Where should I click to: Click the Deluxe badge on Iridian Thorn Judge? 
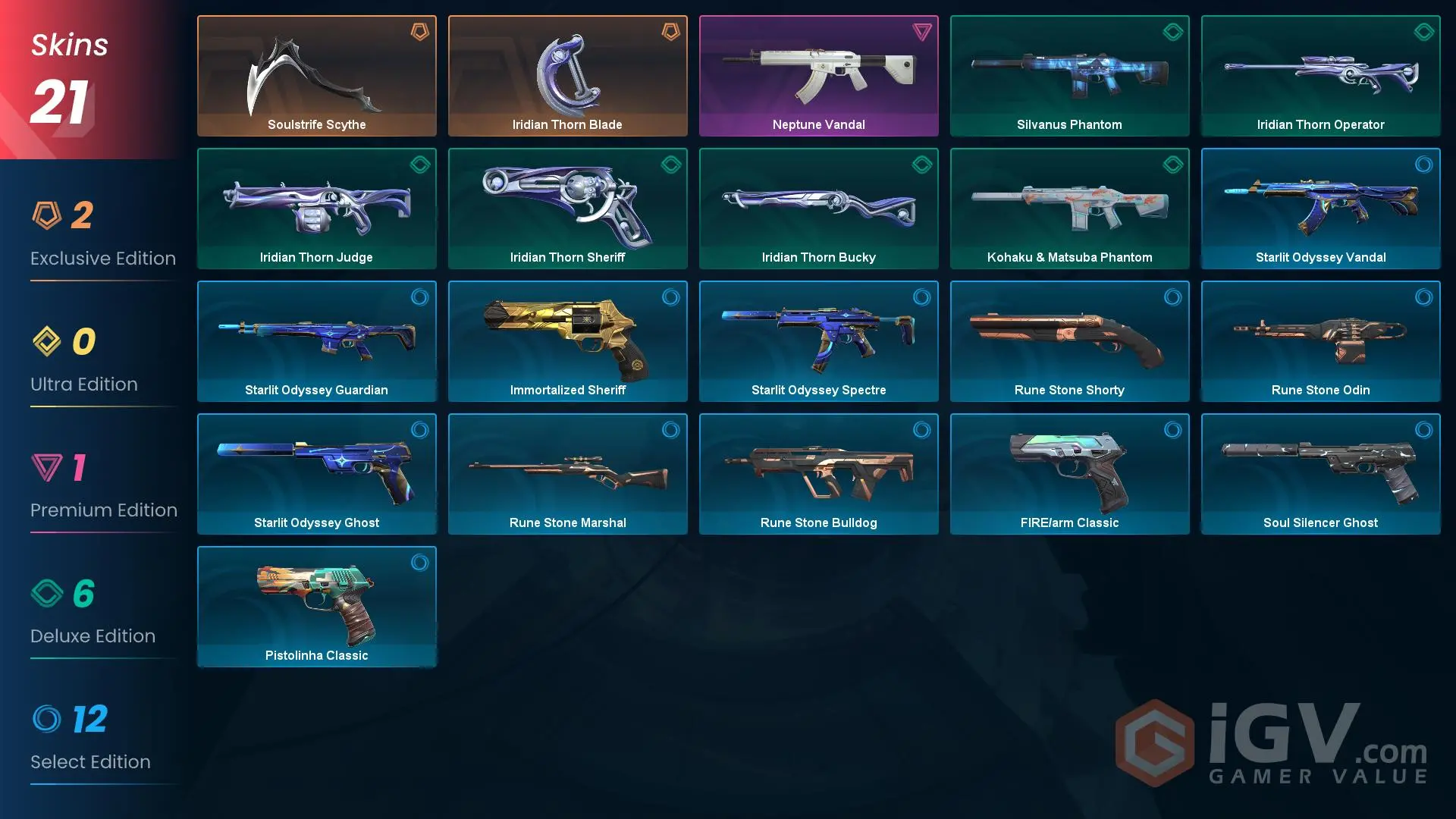point(420,165)
